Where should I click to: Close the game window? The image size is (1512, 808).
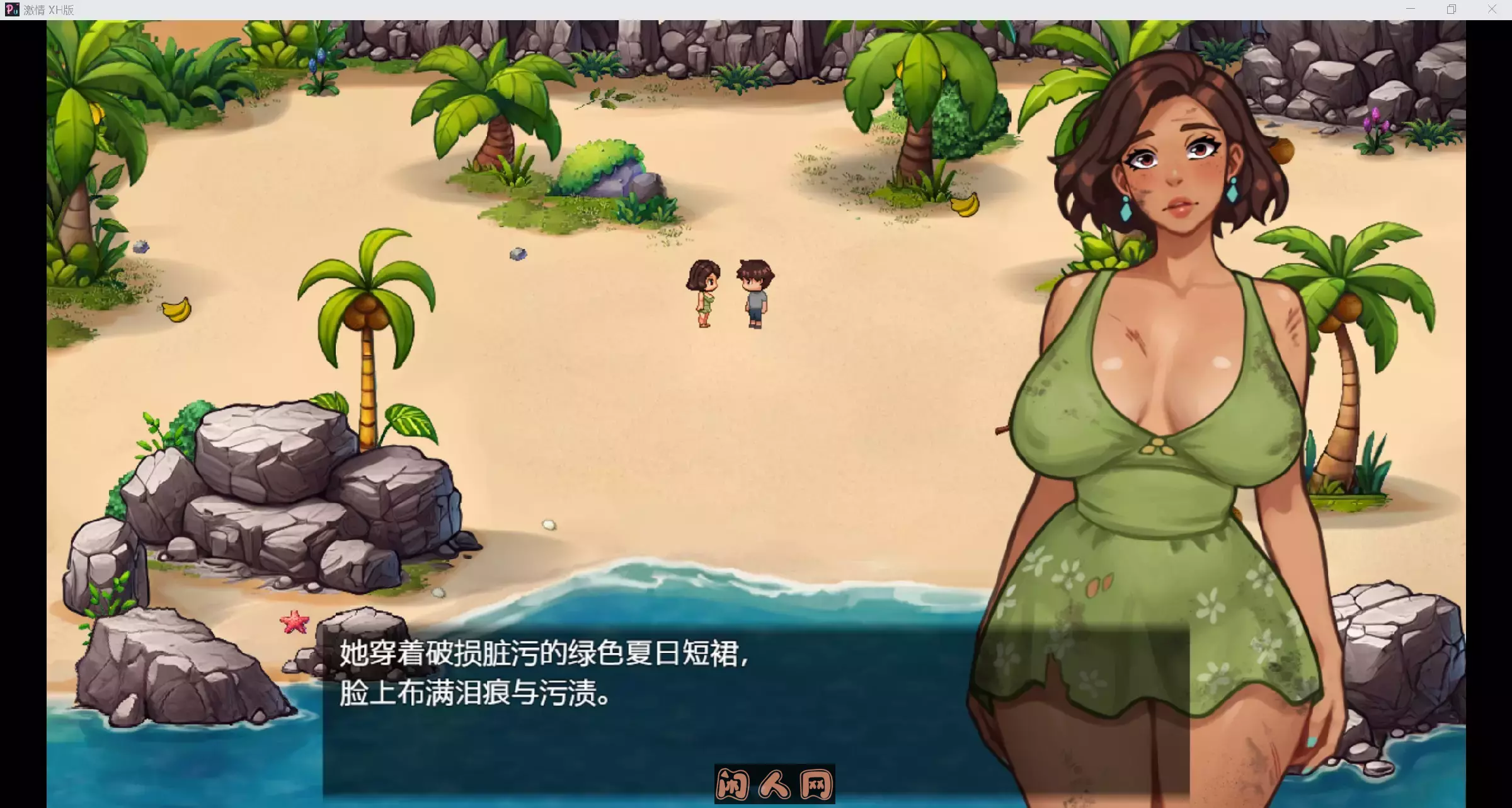1492,9
